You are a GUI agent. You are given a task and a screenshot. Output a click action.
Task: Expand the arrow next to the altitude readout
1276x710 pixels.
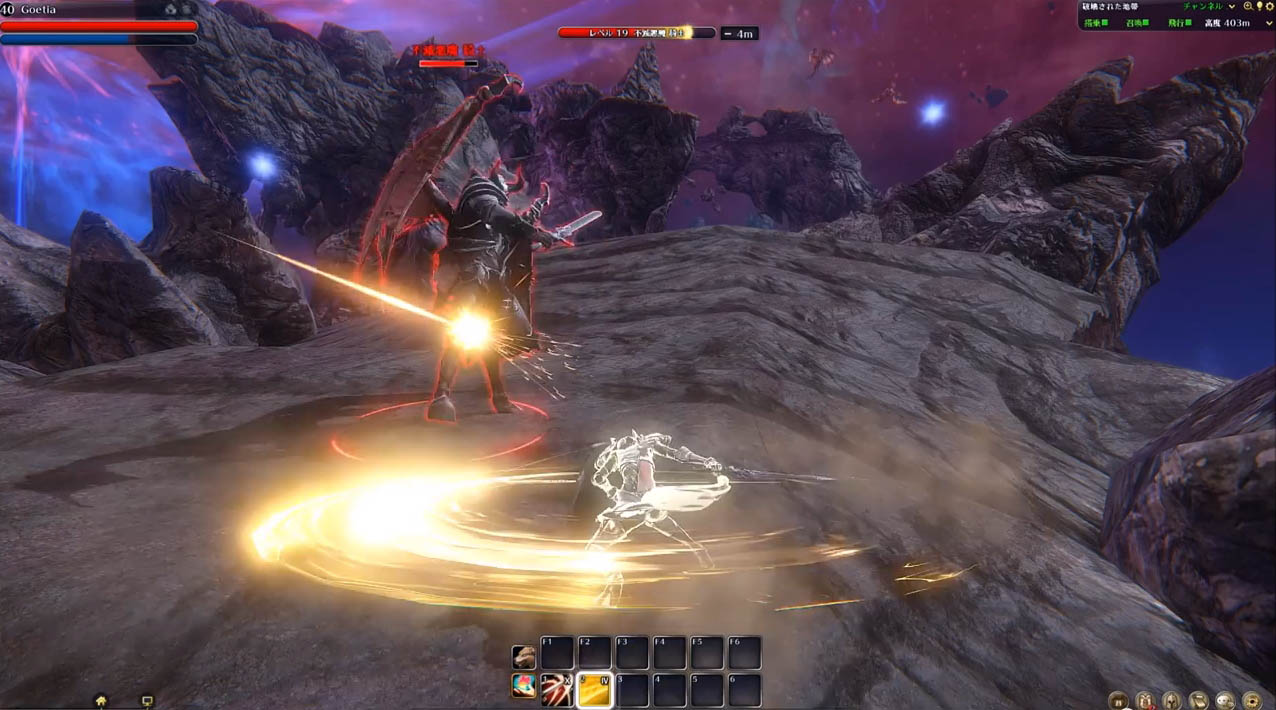(1269, 23)
